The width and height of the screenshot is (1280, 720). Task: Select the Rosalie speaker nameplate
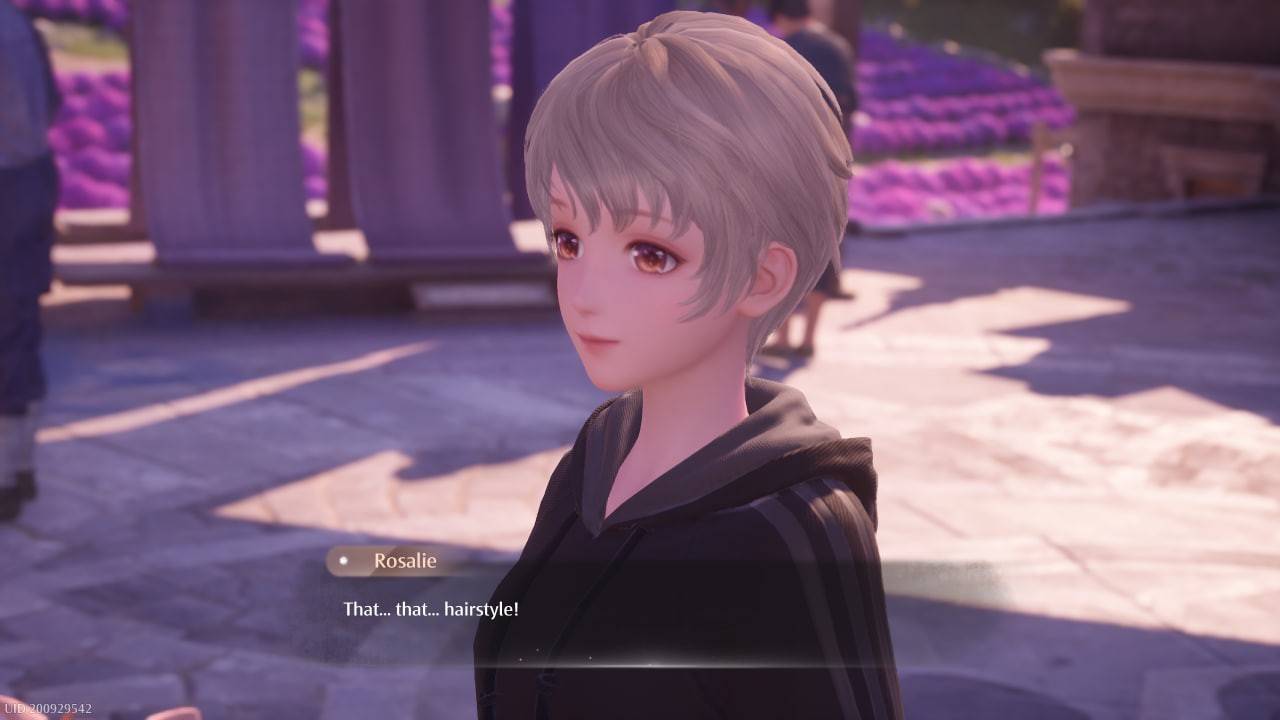398,562
